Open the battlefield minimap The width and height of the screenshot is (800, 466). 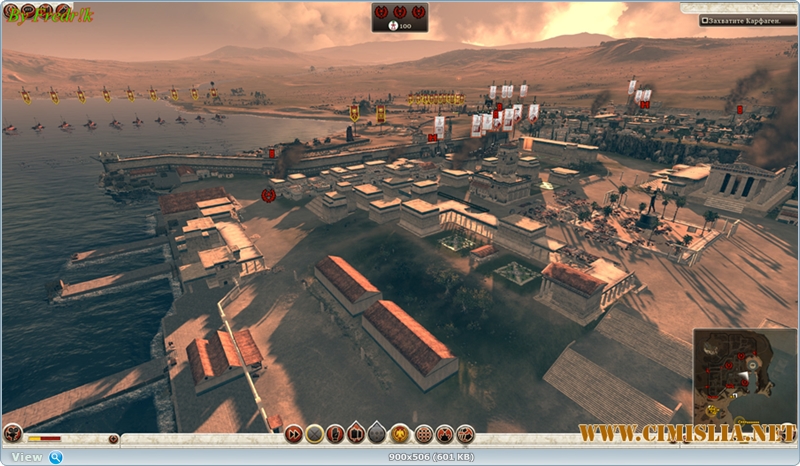[745, 376]
